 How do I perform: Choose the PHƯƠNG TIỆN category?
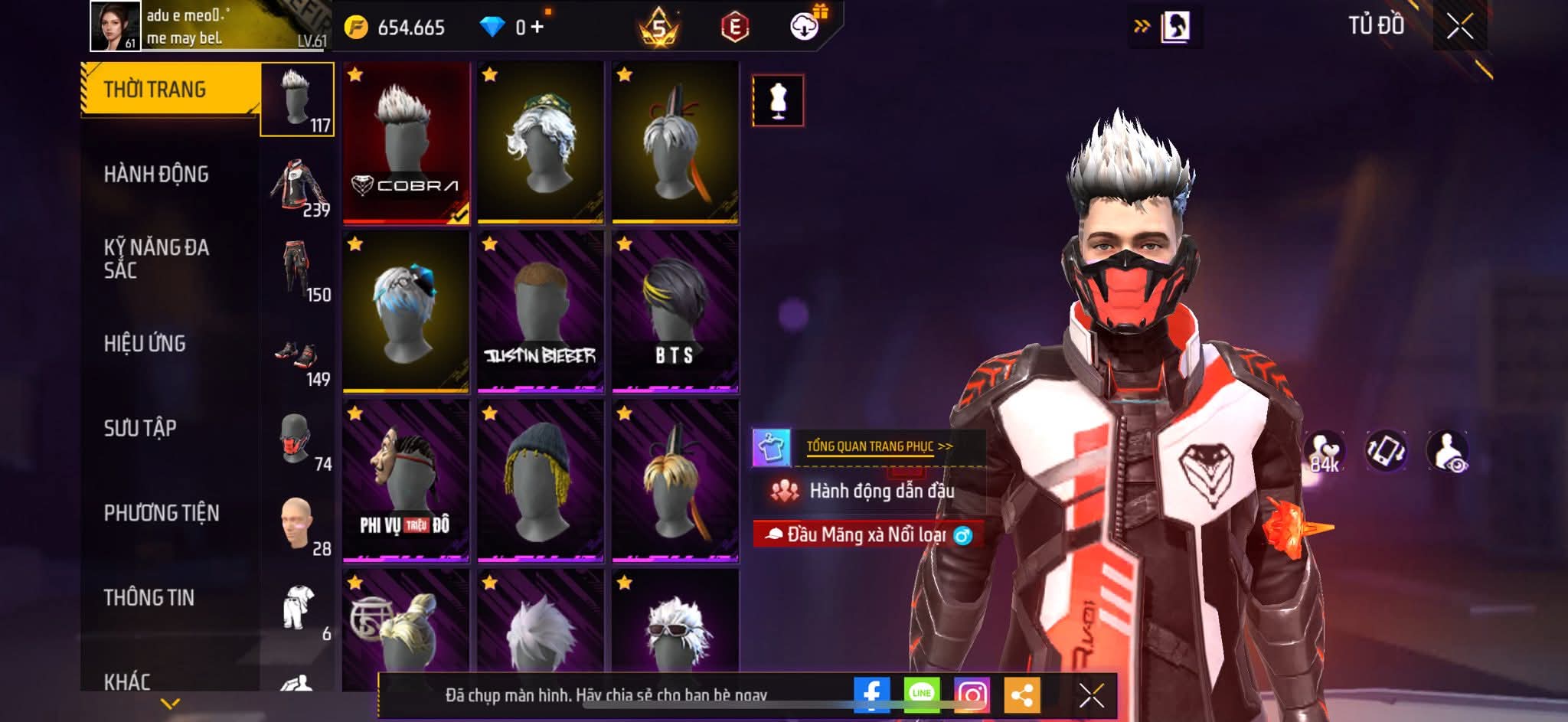pyautogui.click(x=162, y=513)
